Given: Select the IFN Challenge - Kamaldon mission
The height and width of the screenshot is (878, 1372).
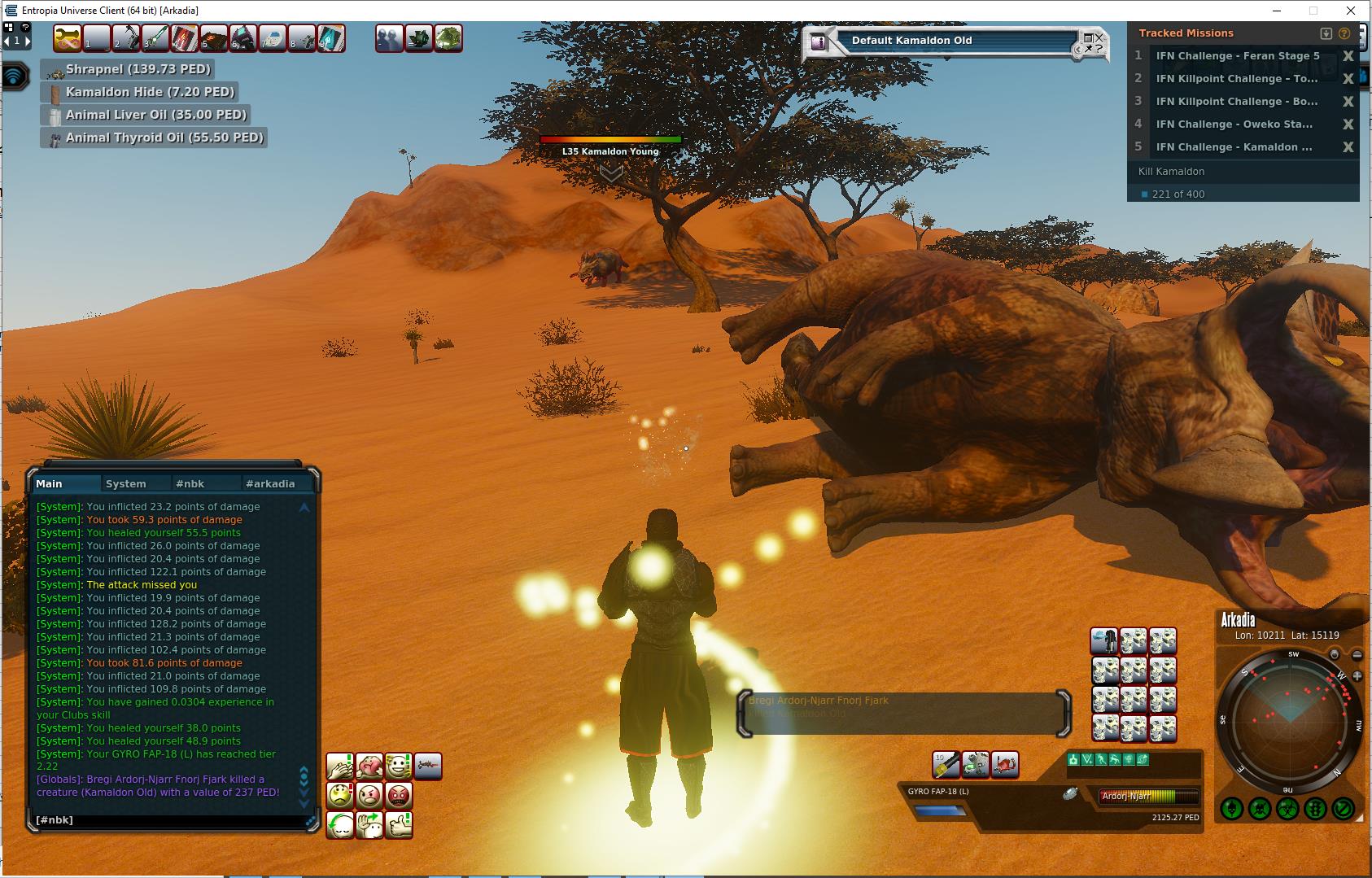Looking at the screenshot, I should click(1234, 147).
